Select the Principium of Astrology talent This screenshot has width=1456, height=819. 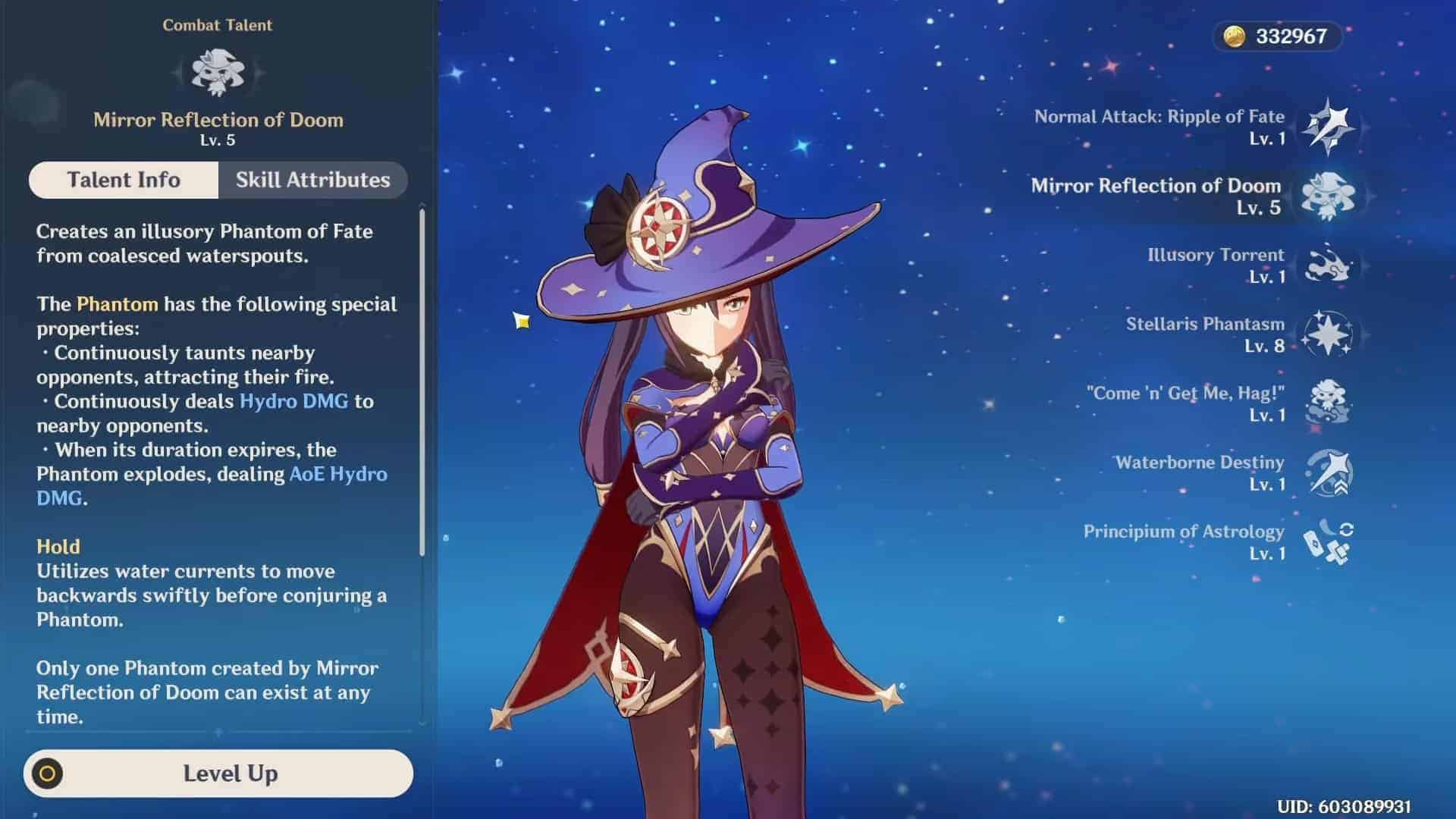[1328, 541]
